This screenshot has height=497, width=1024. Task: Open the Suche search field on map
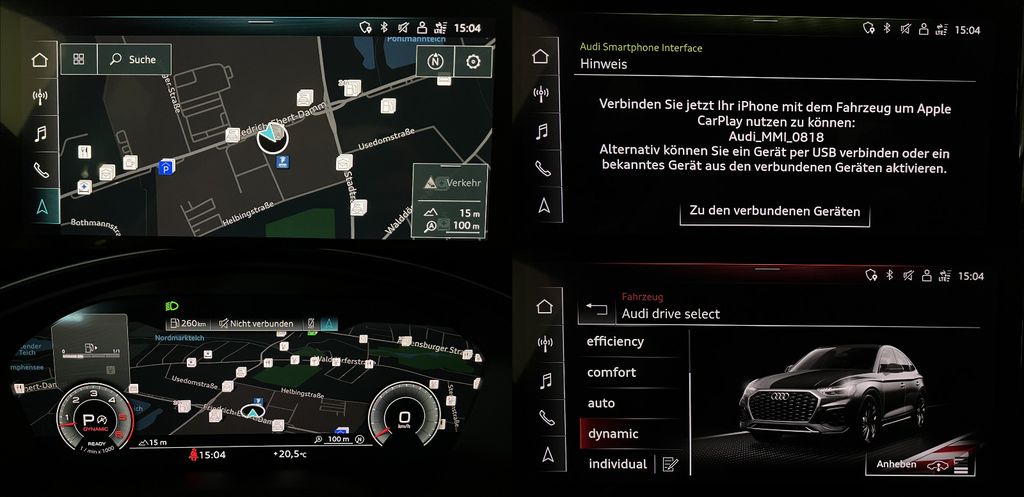(134, 60)
